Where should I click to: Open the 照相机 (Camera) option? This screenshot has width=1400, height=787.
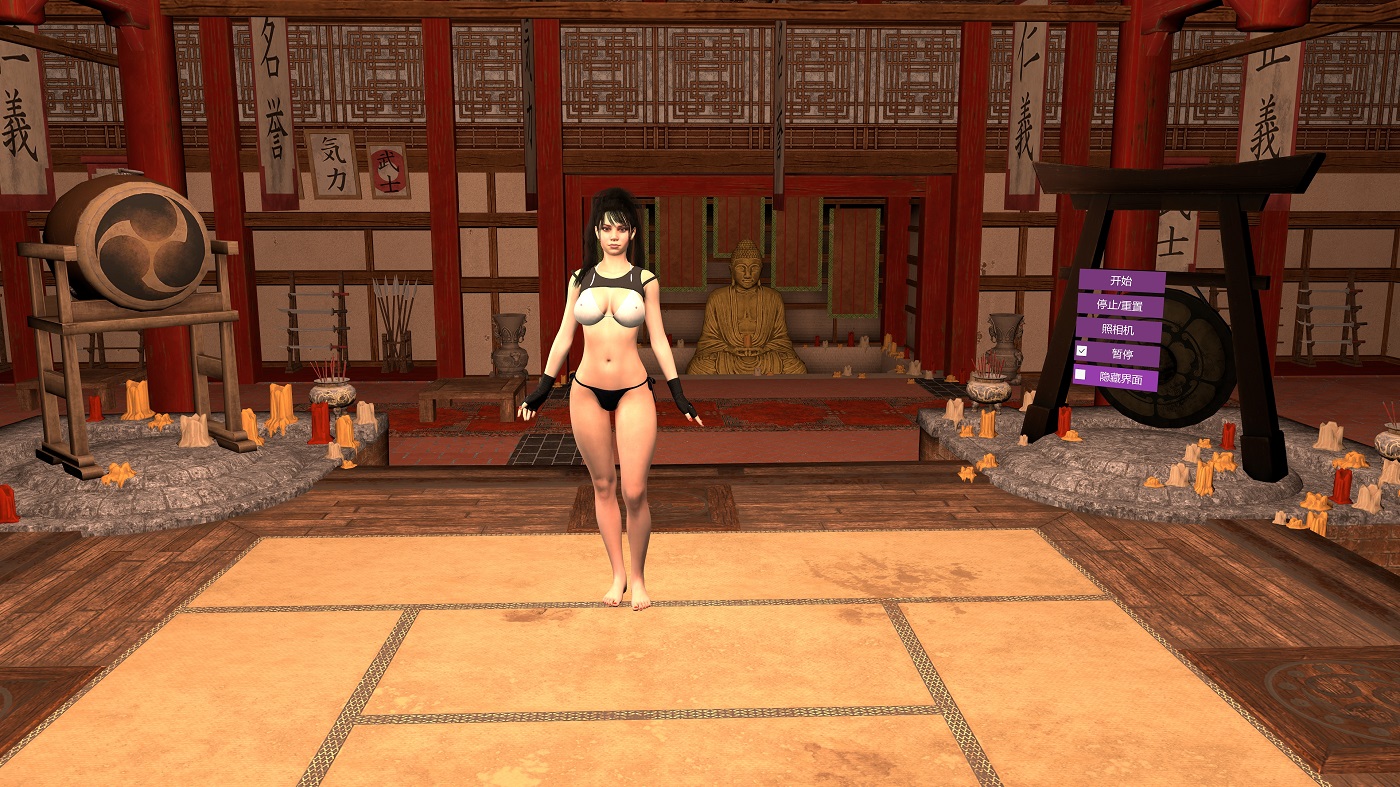(1118, 329)
